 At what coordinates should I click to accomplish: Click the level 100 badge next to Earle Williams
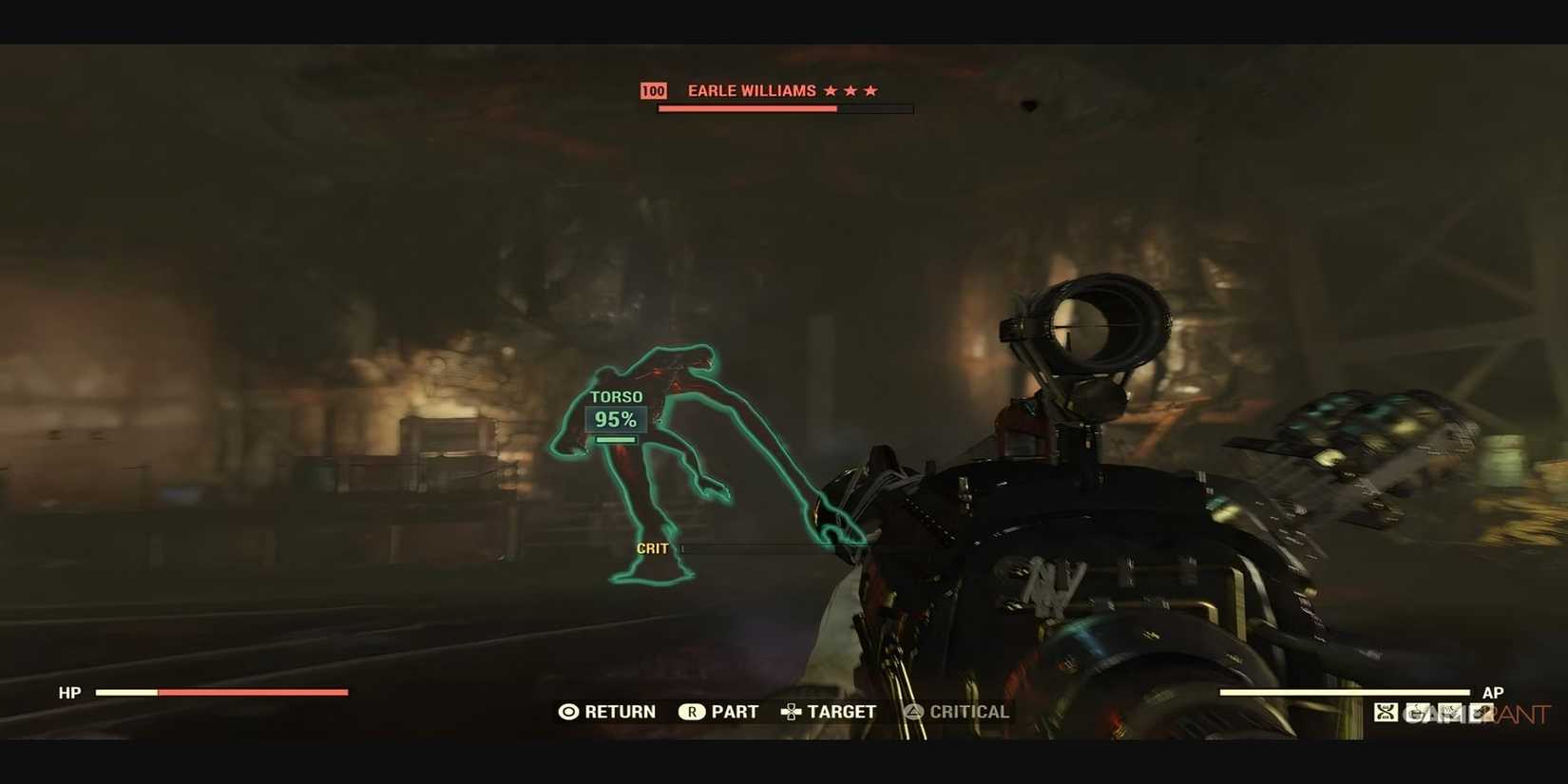coord(654,90)
